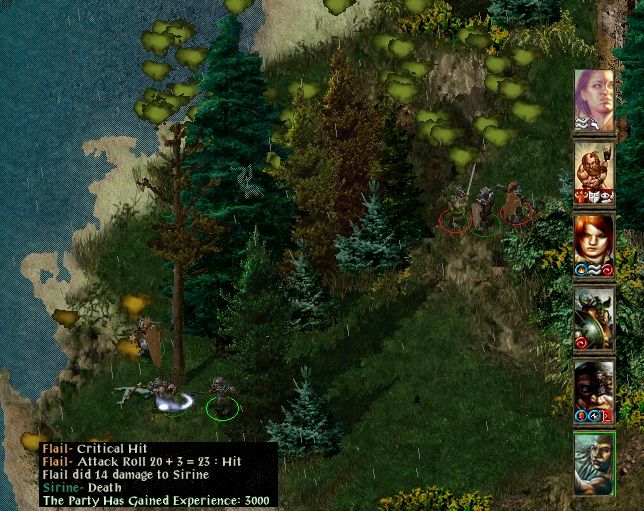Select the horned-helmet warrior portrait
Screen dimensions: 644x511
(x=594, y=318)
